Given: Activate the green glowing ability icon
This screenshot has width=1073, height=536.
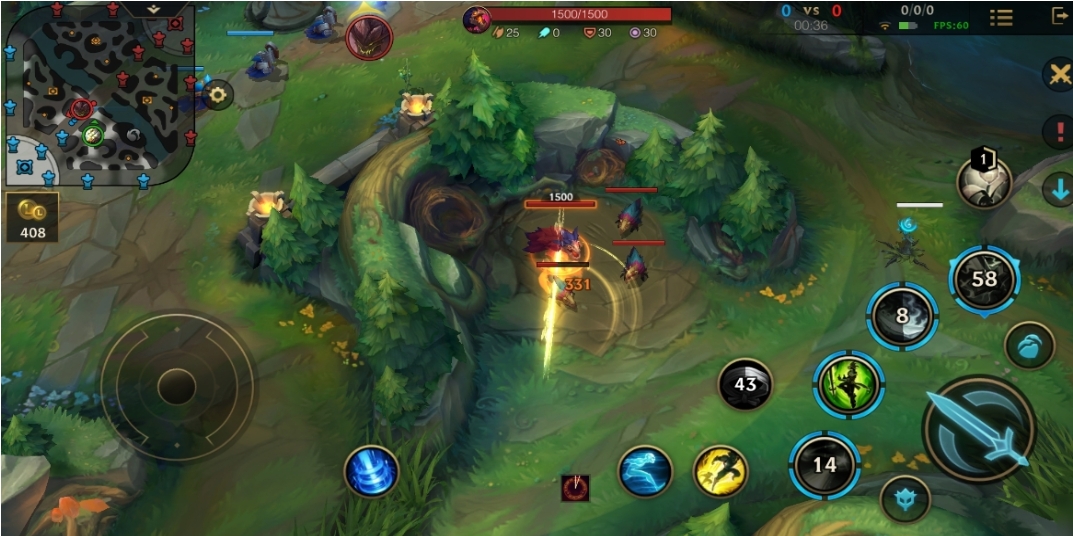Looking at the screenshot, I should [x=848, y=385].
